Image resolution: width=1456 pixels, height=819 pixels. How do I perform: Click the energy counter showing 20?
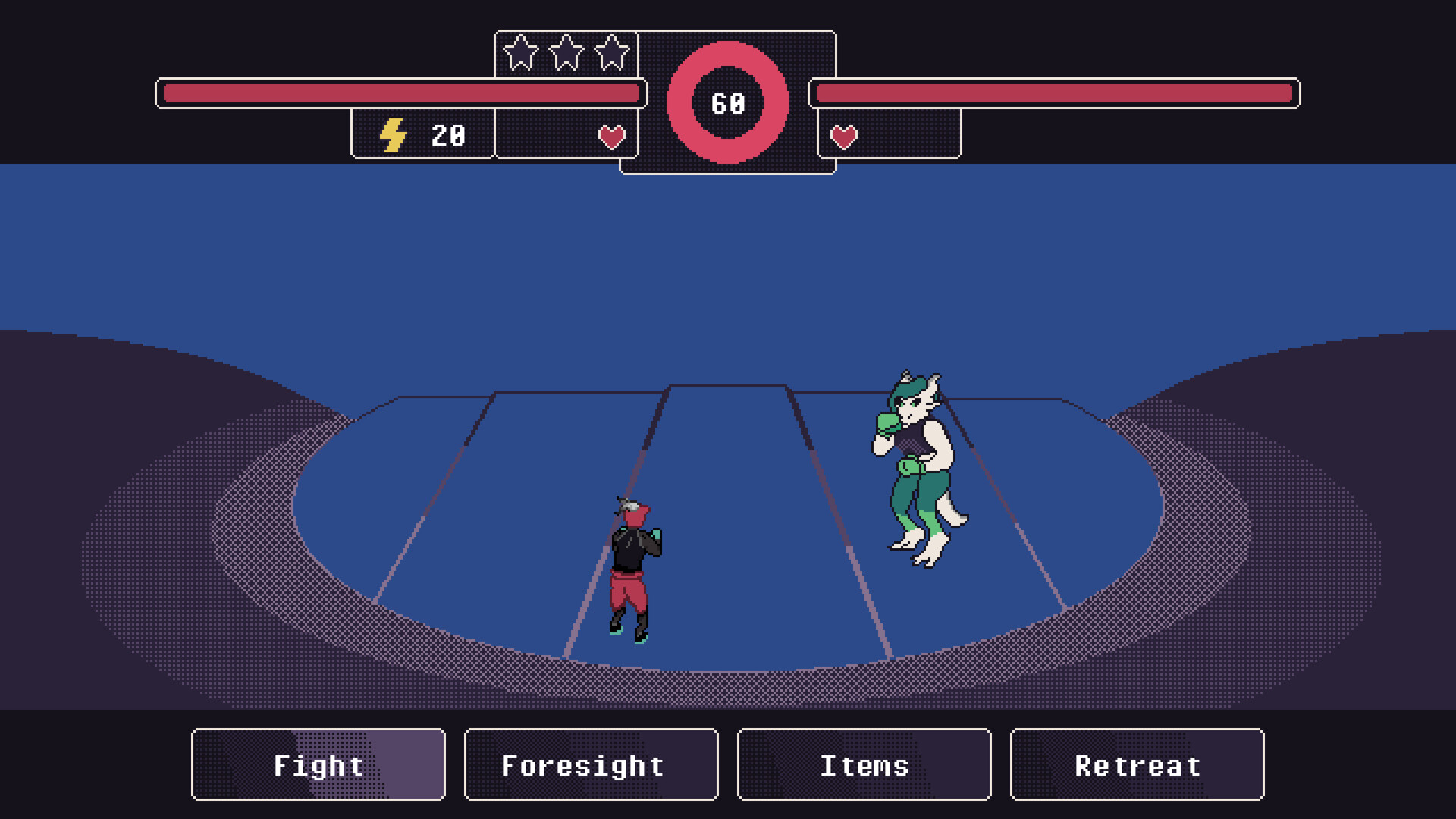(x=447, y=136)
